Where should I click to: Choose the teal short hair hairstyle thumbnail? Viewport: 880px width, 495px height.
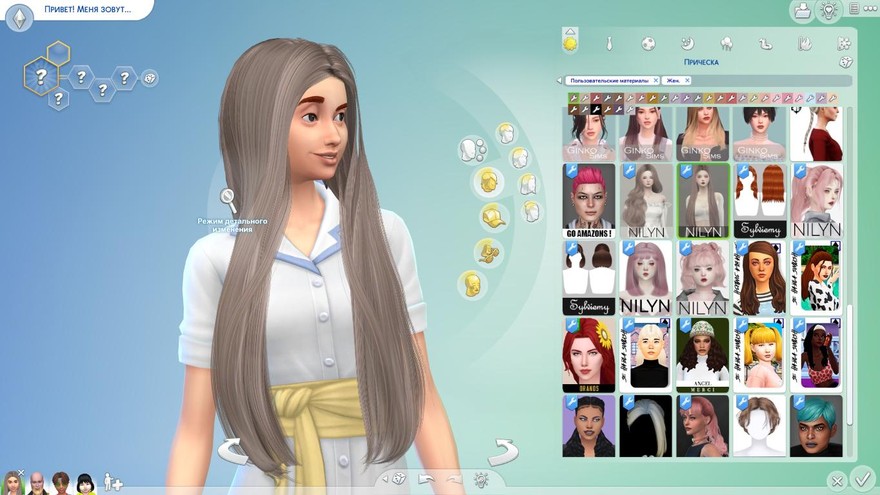817,425
